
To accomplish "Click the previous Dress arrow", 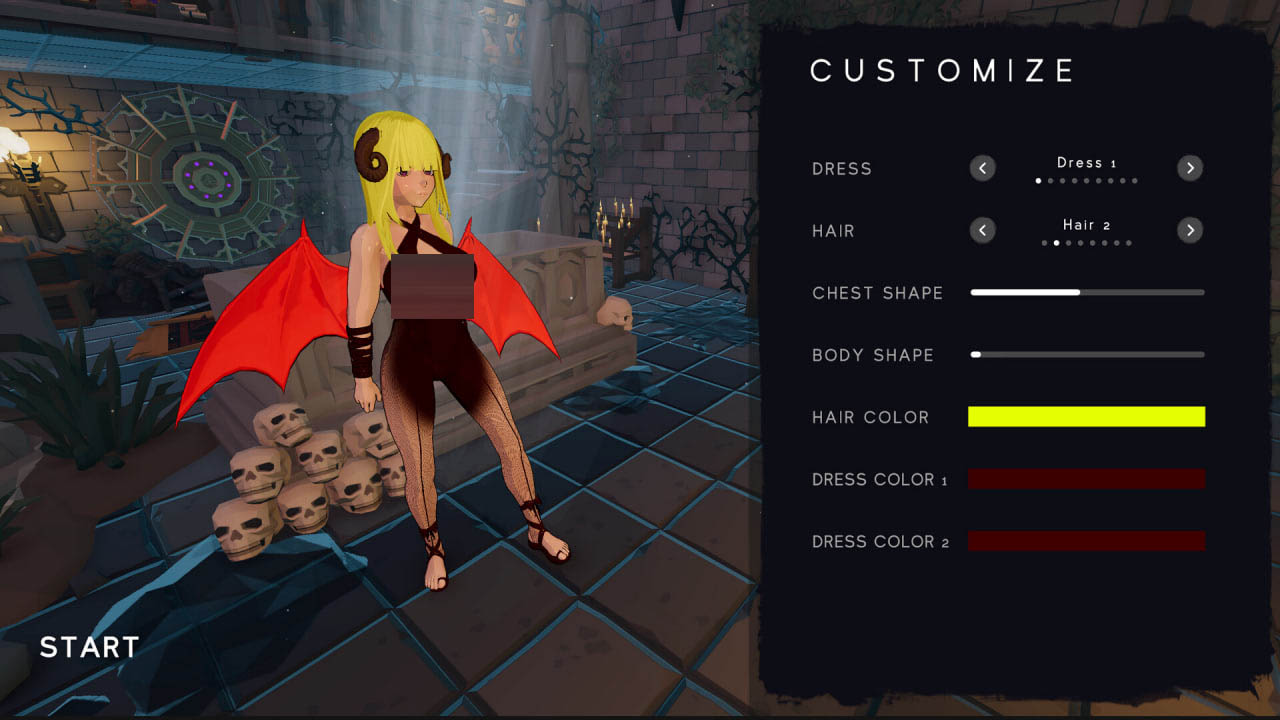I will coord(982,168).
